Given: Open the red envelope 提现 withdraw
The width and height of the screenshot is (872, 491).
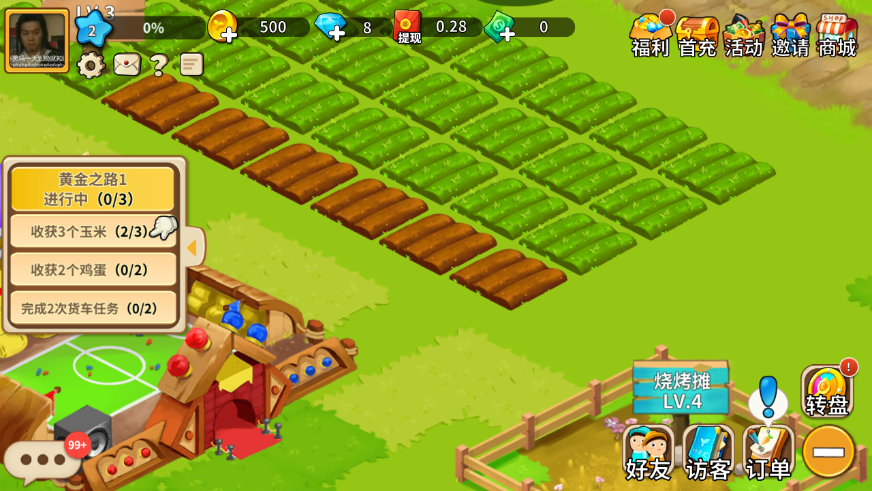Looking at the screenshot, I should click(408, 27).
